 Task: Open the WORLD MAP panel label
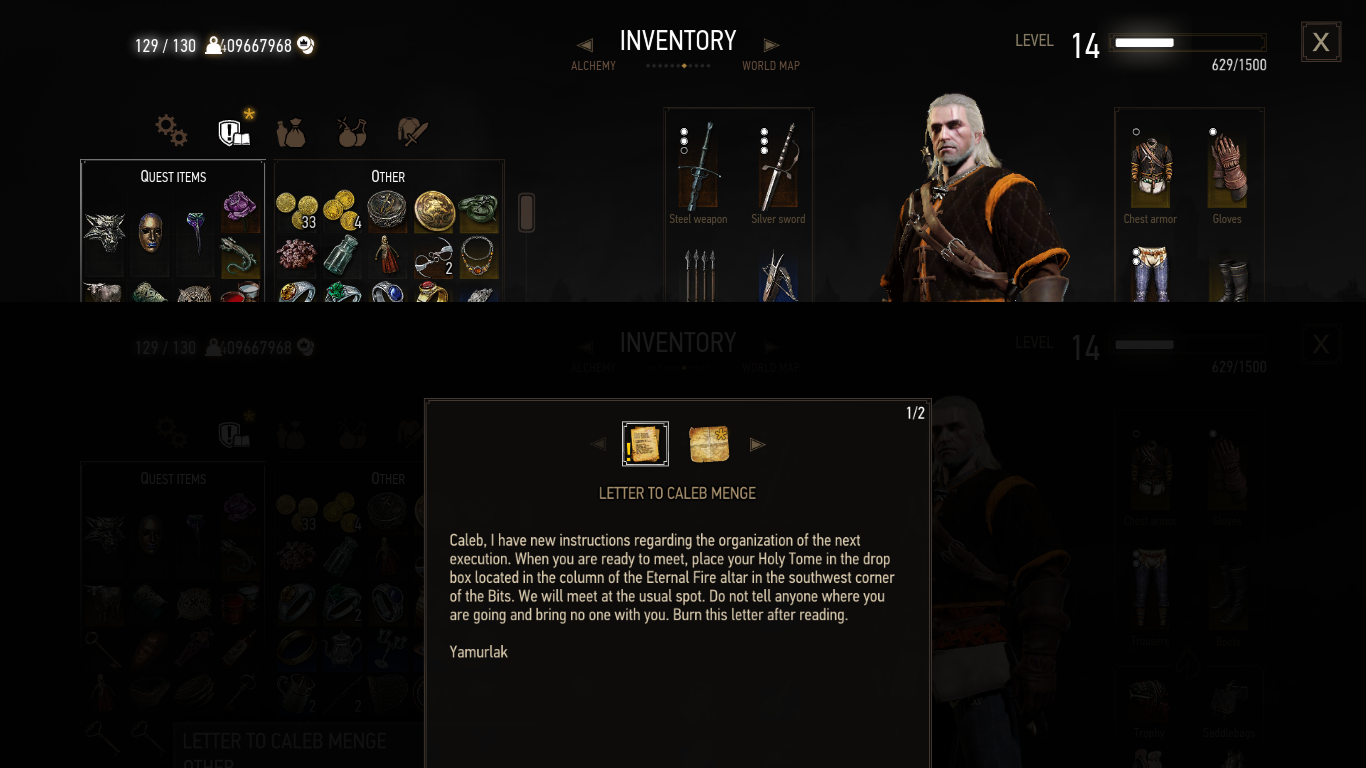pyautogui.click(x=770, y=65)
